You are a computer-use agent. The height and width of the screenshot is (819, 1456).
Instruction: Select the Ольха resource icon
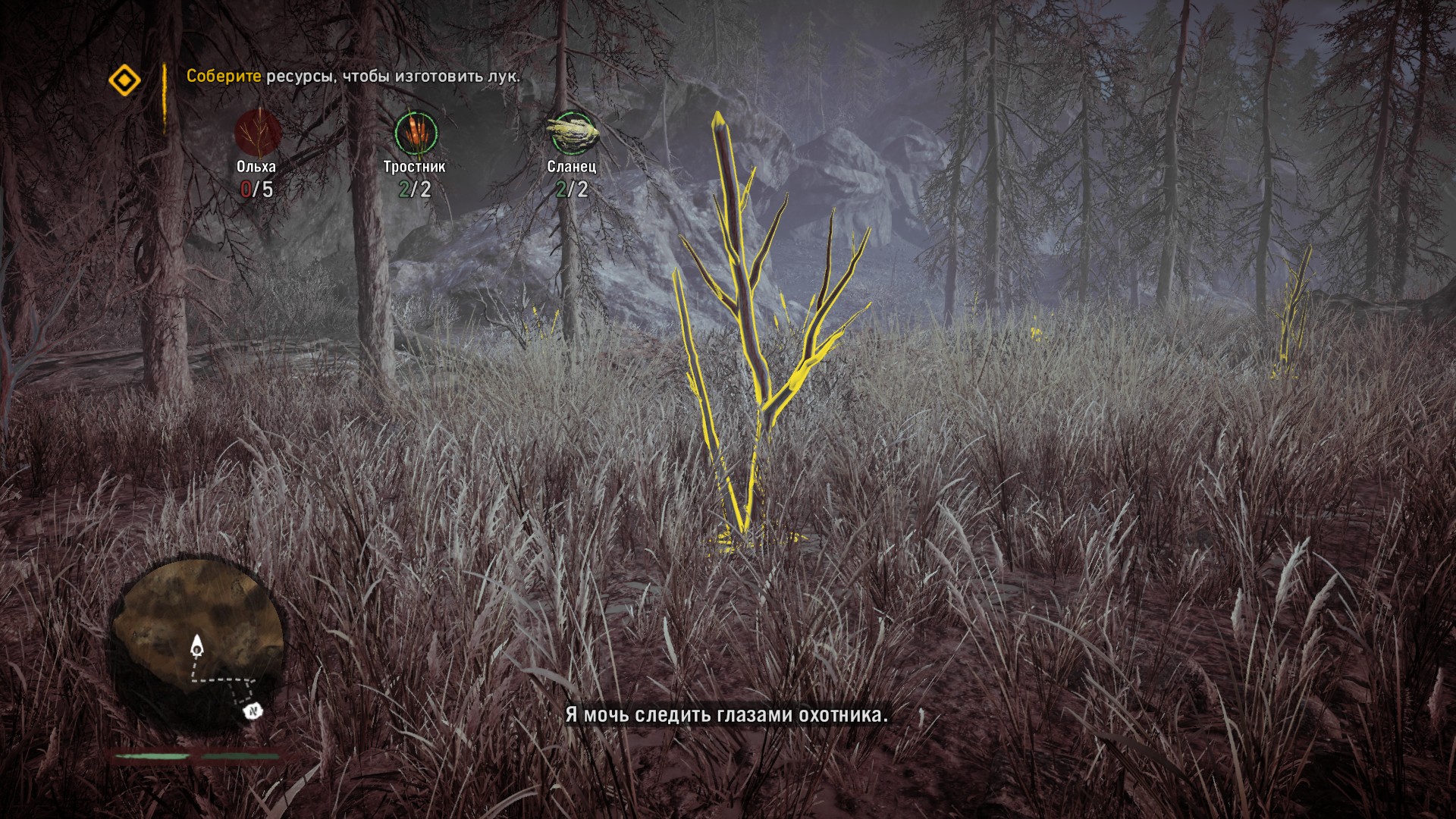[x=258, y=133]
